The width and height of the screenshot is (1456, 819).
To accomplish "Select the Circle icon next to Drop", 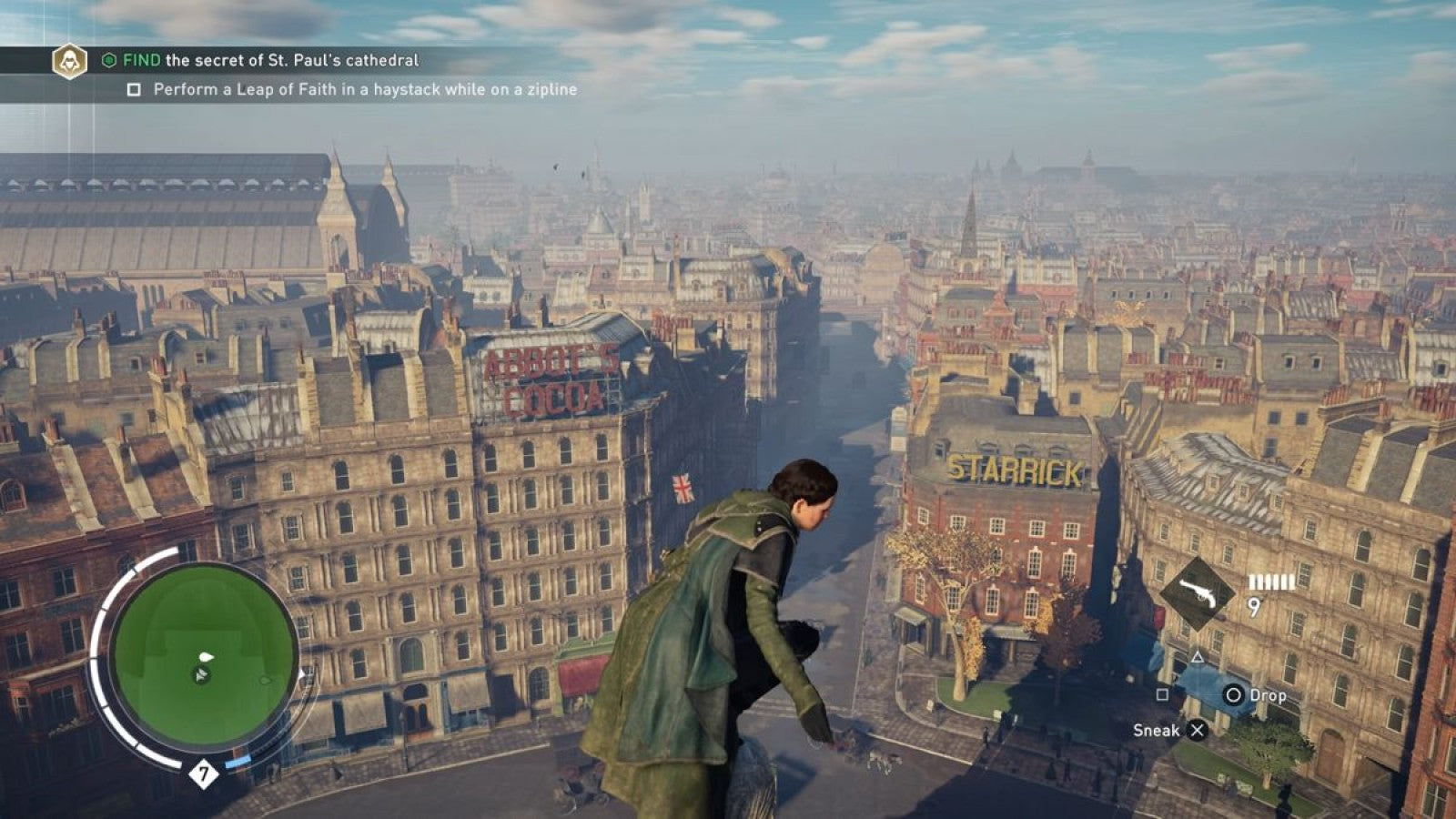I will coord(1236,694).
